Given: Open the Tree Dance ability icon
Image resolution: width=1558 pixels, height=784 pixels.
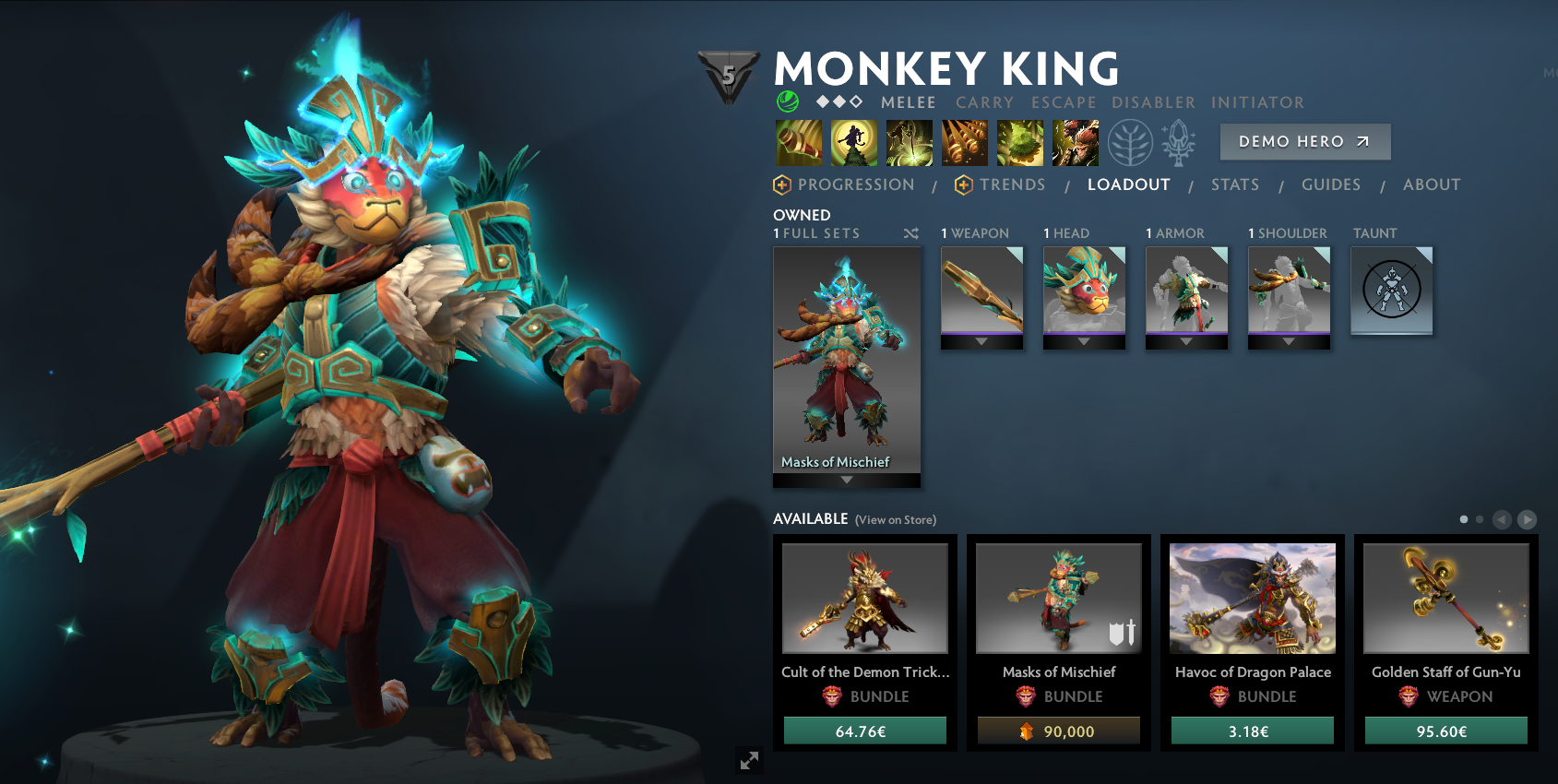Looking at the screenshot, I should 855,142.
